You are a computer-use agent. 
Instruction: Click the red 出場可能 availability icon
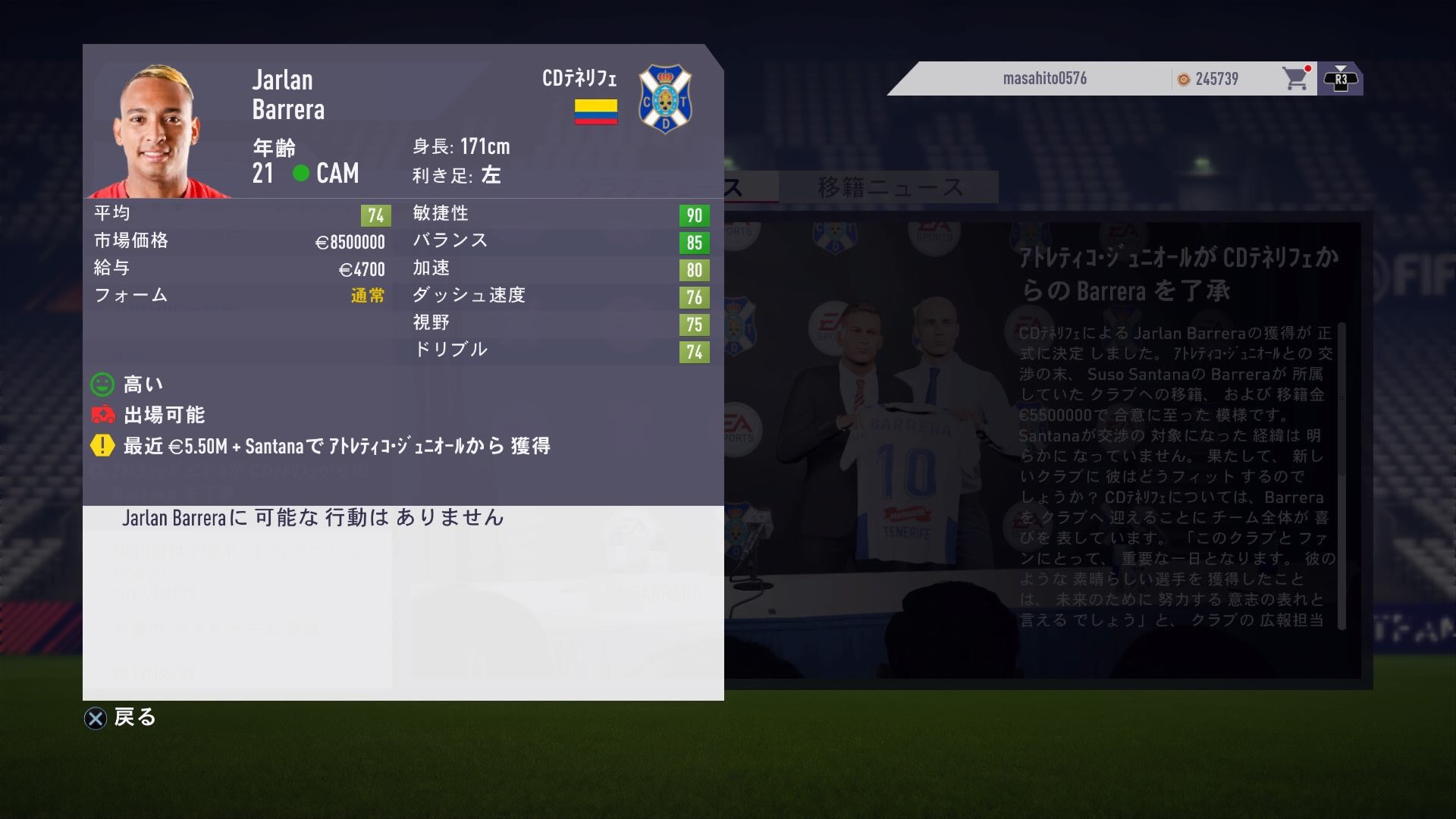102,416
